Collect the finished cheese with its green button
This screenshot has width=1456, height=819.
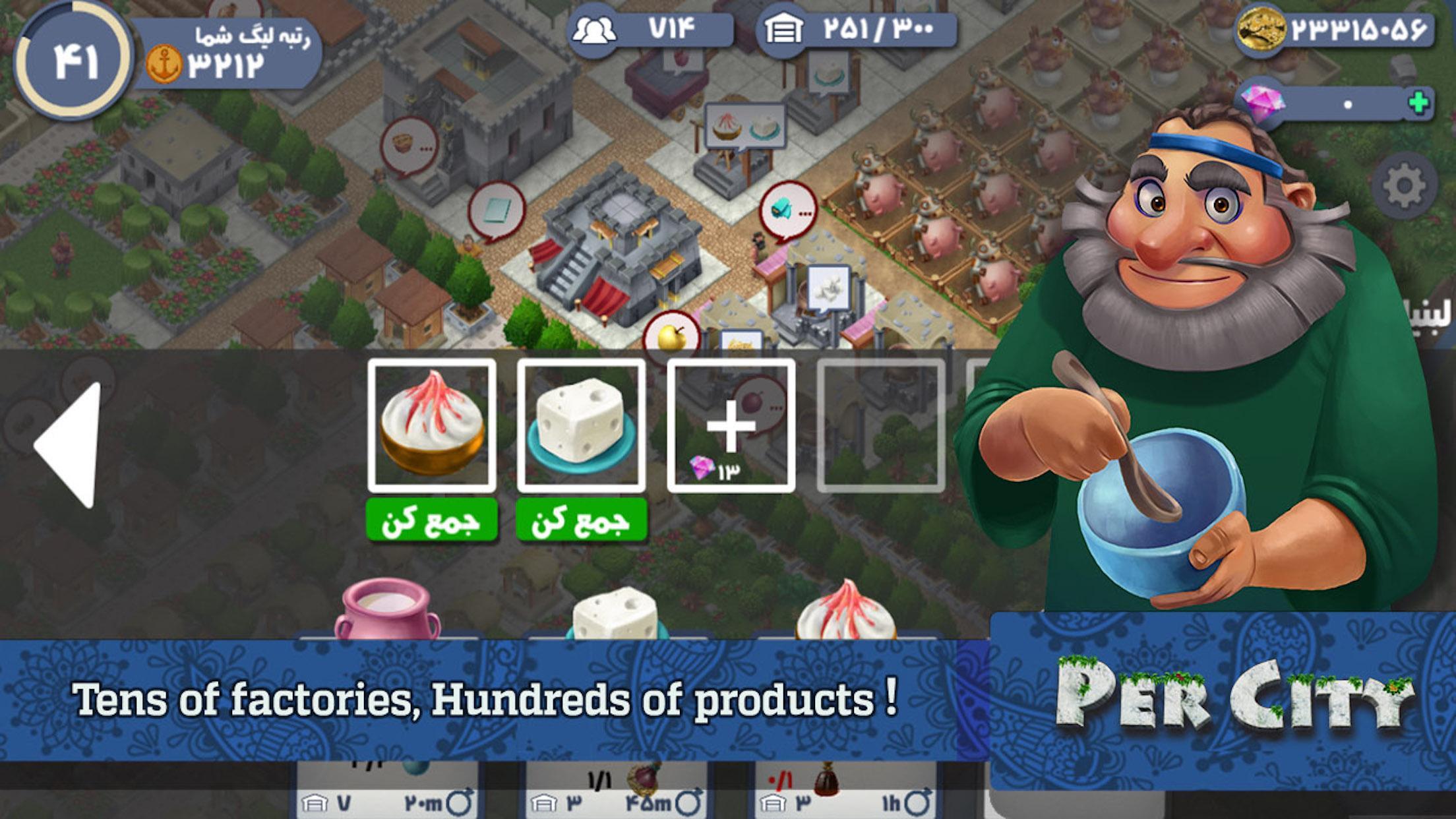click(581, 521)
